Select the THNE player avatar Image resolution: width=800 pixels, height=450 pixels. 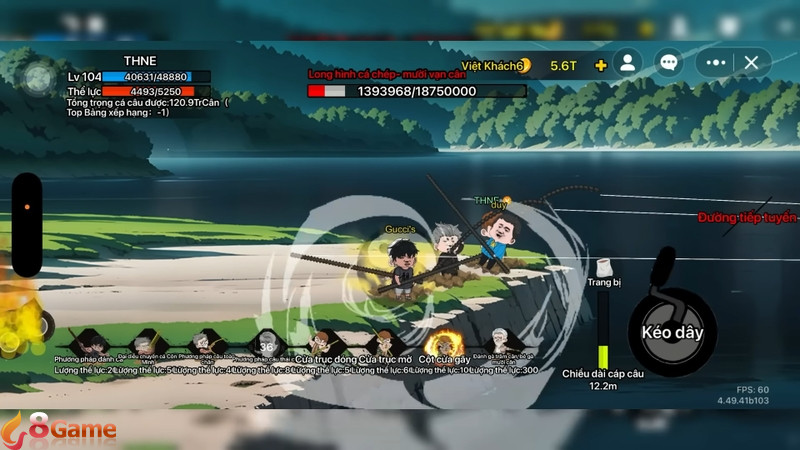(x=40, y=76)
